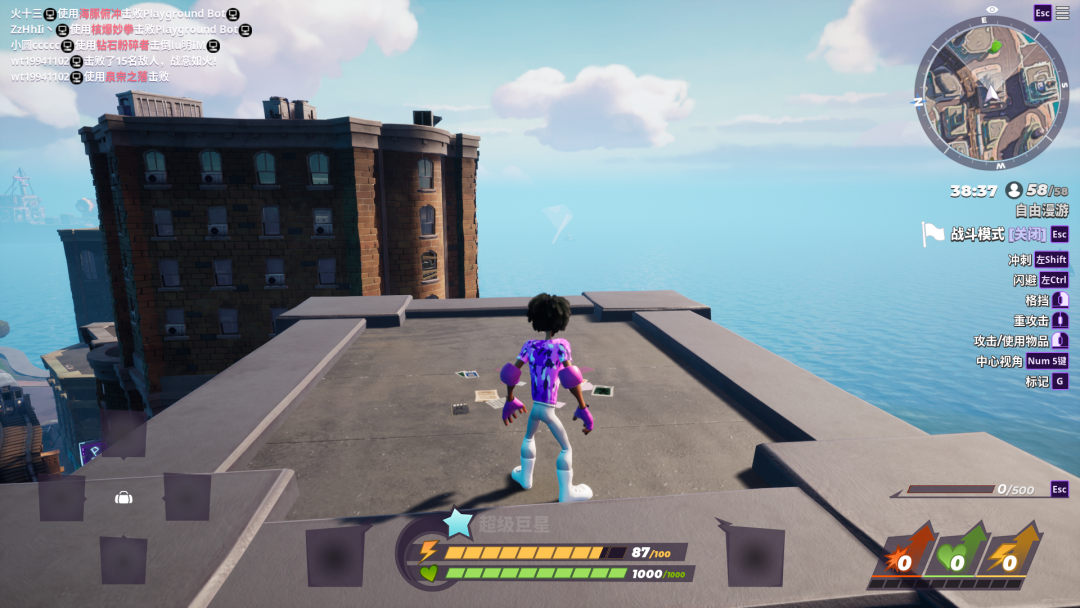Image resolution: width=1080 pixels, height=608 pixels.
Task: Open the hamburger menu beside the minimap
Action: (1062, 13)
